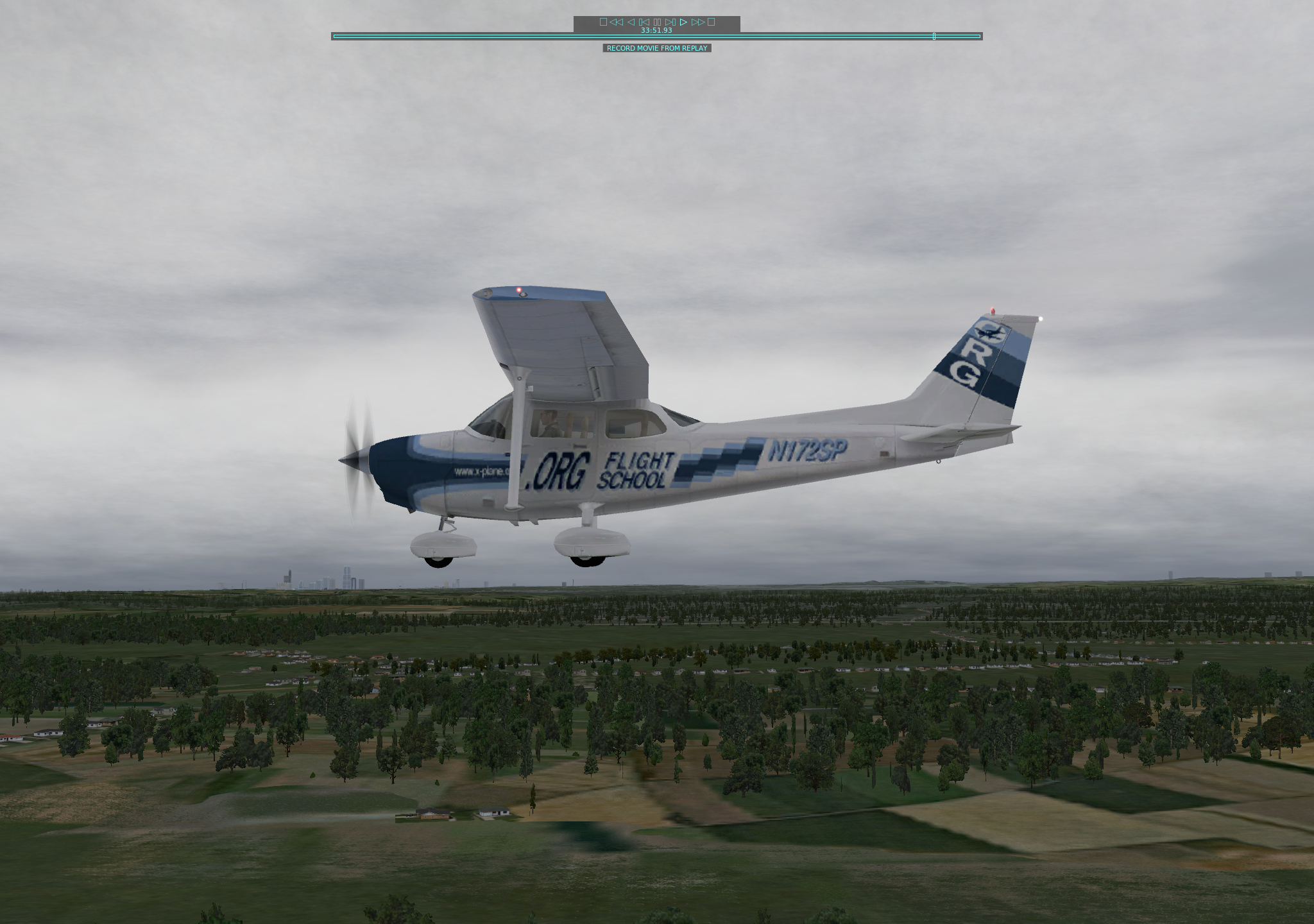Viewport: 1314px width, 924px height.
Task: Select the replay playhead marker near the right
Action: click(x=934, y=37)
